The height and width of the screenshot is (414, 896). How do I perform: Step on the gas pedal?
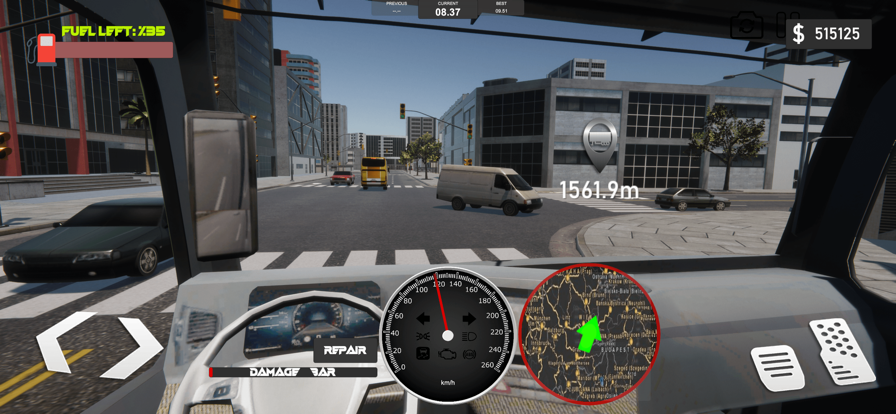pyautogui.click(x=841, y=349)
